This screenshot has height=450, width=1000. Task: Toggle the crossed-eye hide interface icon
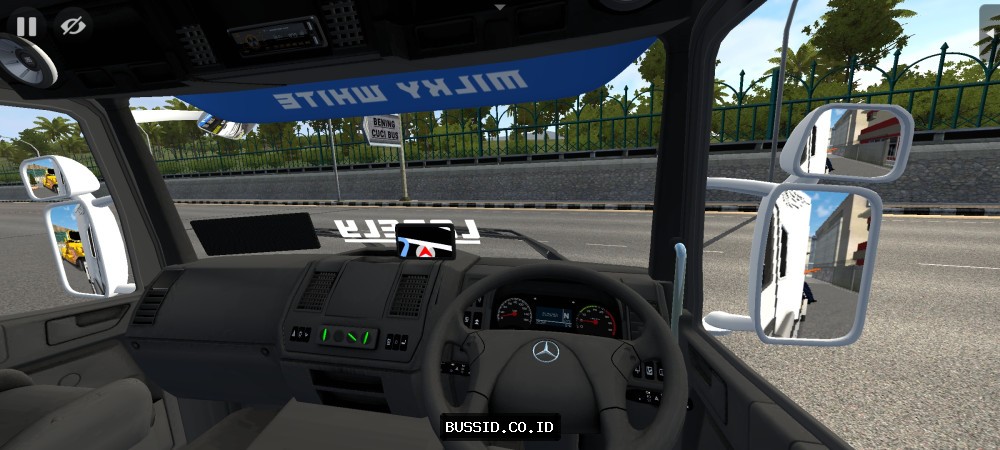pyautogui.click(x=70, y=26)
